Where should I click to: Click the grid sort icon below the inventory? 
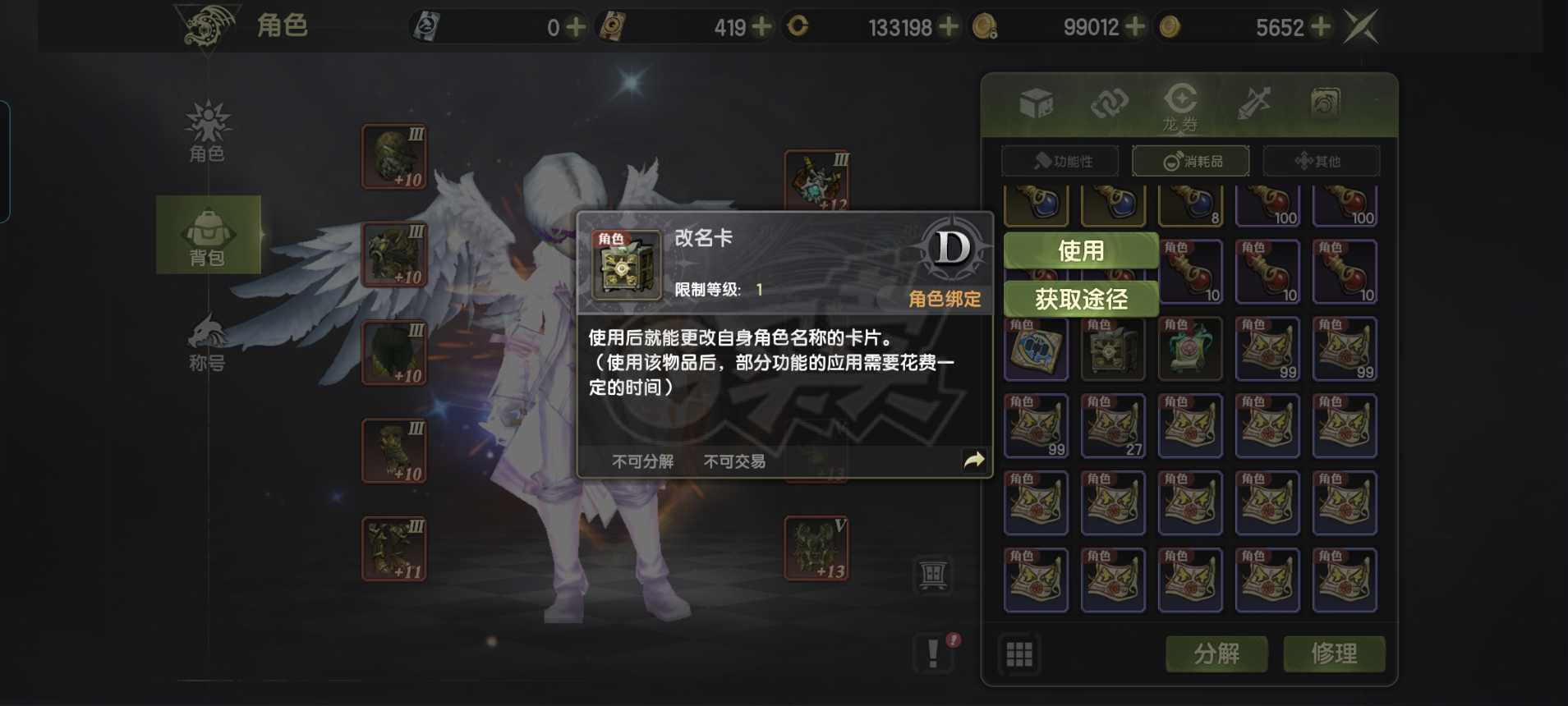click(1019, 654)
